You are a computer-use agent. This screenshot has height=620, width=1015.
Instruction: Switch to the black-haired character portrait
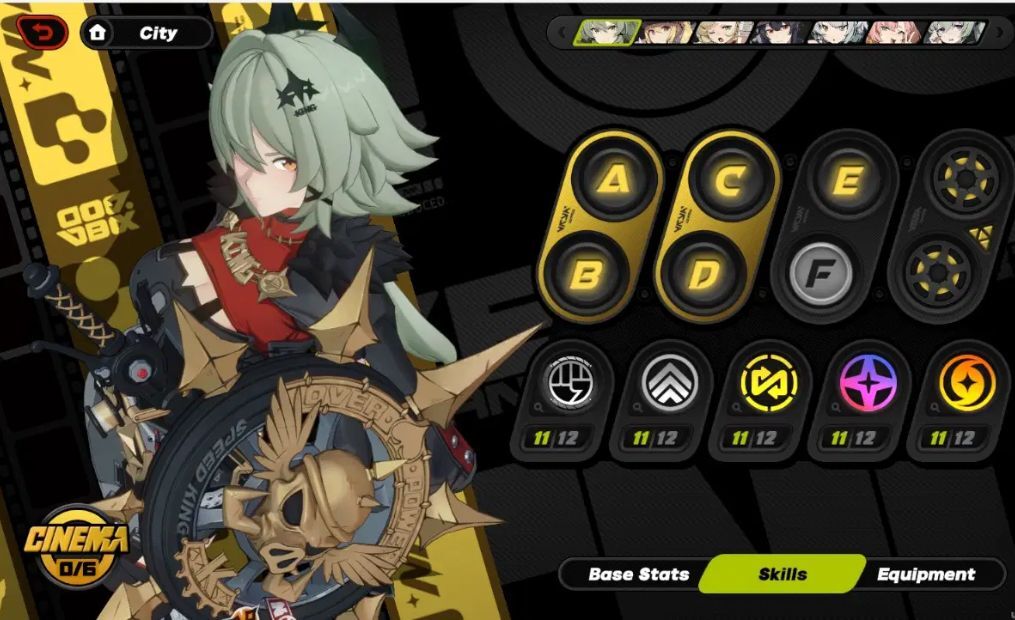781,33
